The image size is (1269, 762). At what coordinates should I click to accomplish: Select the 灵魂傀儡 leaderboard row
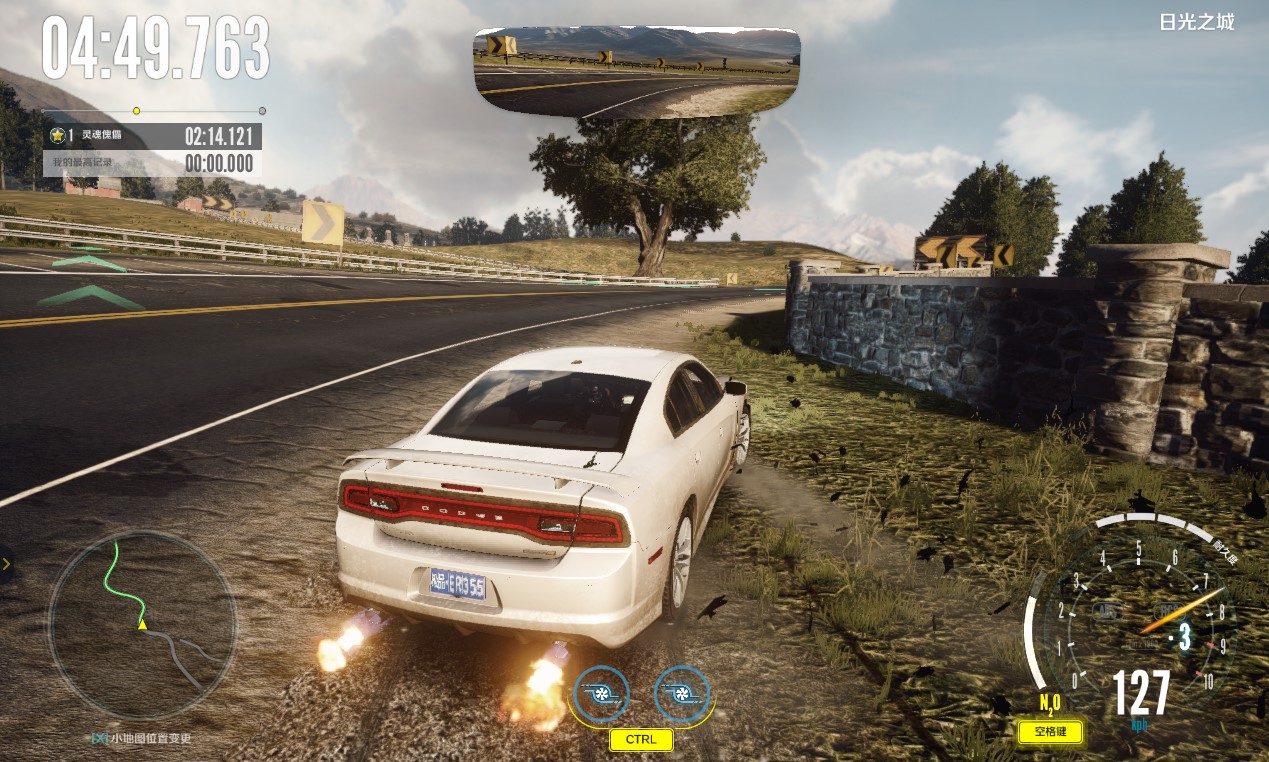(x=152, y=136)
